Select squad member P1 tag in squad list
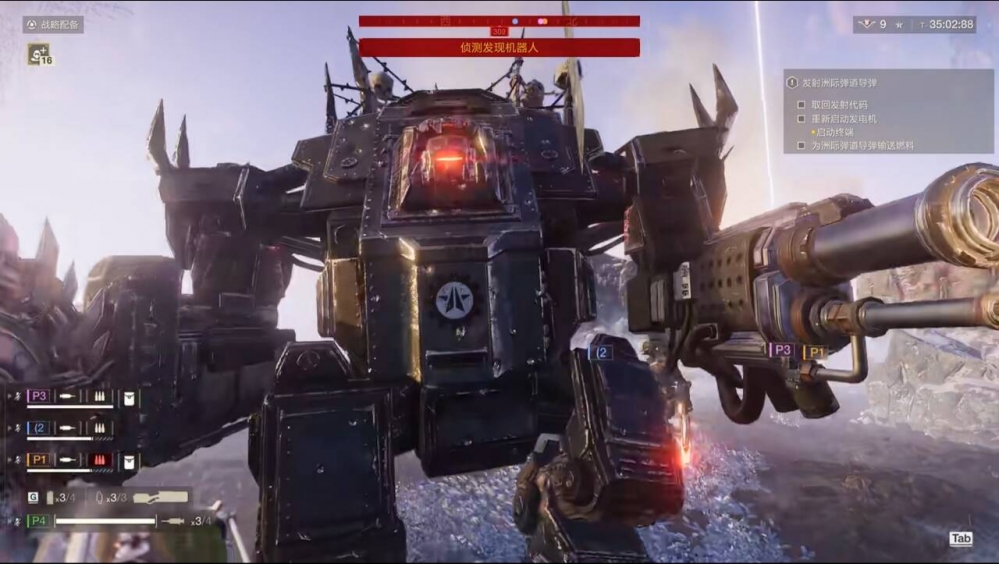Image resolution: width=999 pixels, height=564 pixels. (39, 460)
